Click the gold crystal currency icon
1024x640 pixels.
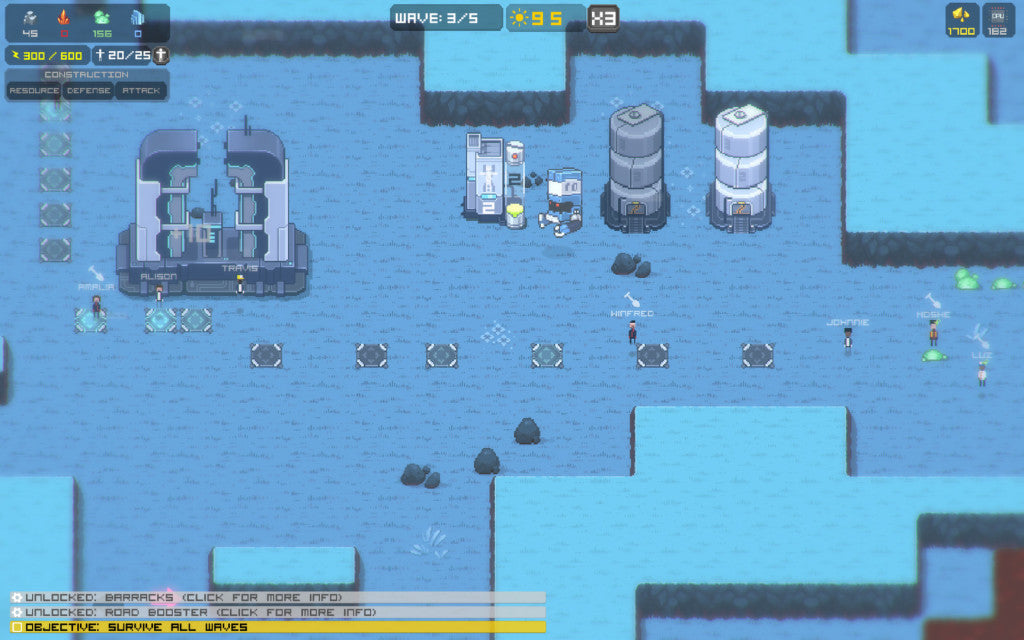(x=961, y=15)
